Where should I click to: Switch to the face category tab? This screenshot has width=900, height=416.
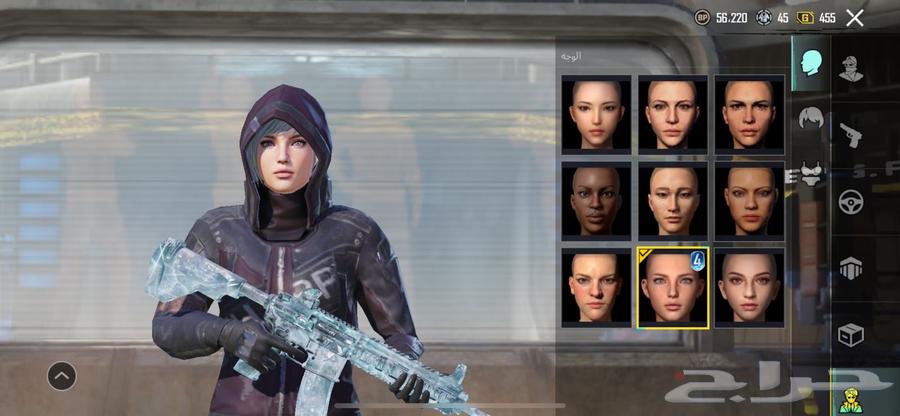coord(811,63)
